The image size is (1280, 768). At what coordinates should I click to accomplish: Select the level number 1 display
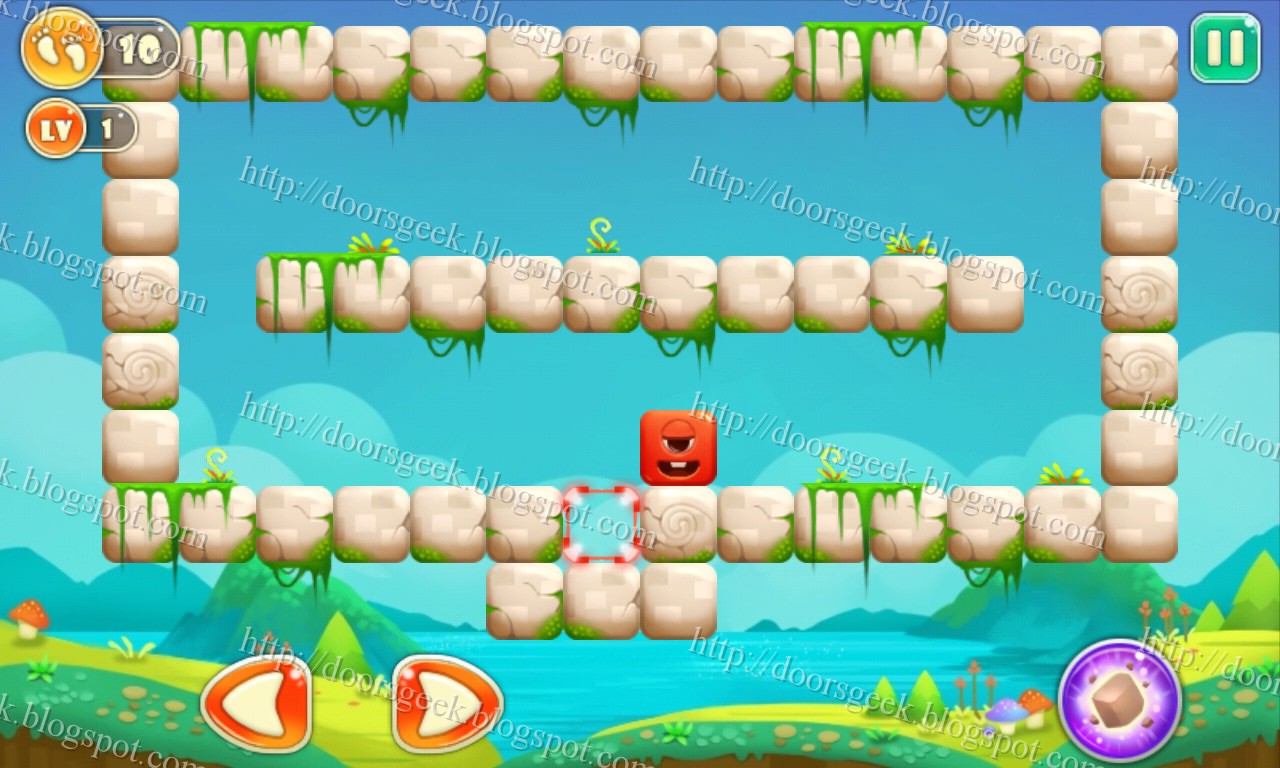coord(108,128)
